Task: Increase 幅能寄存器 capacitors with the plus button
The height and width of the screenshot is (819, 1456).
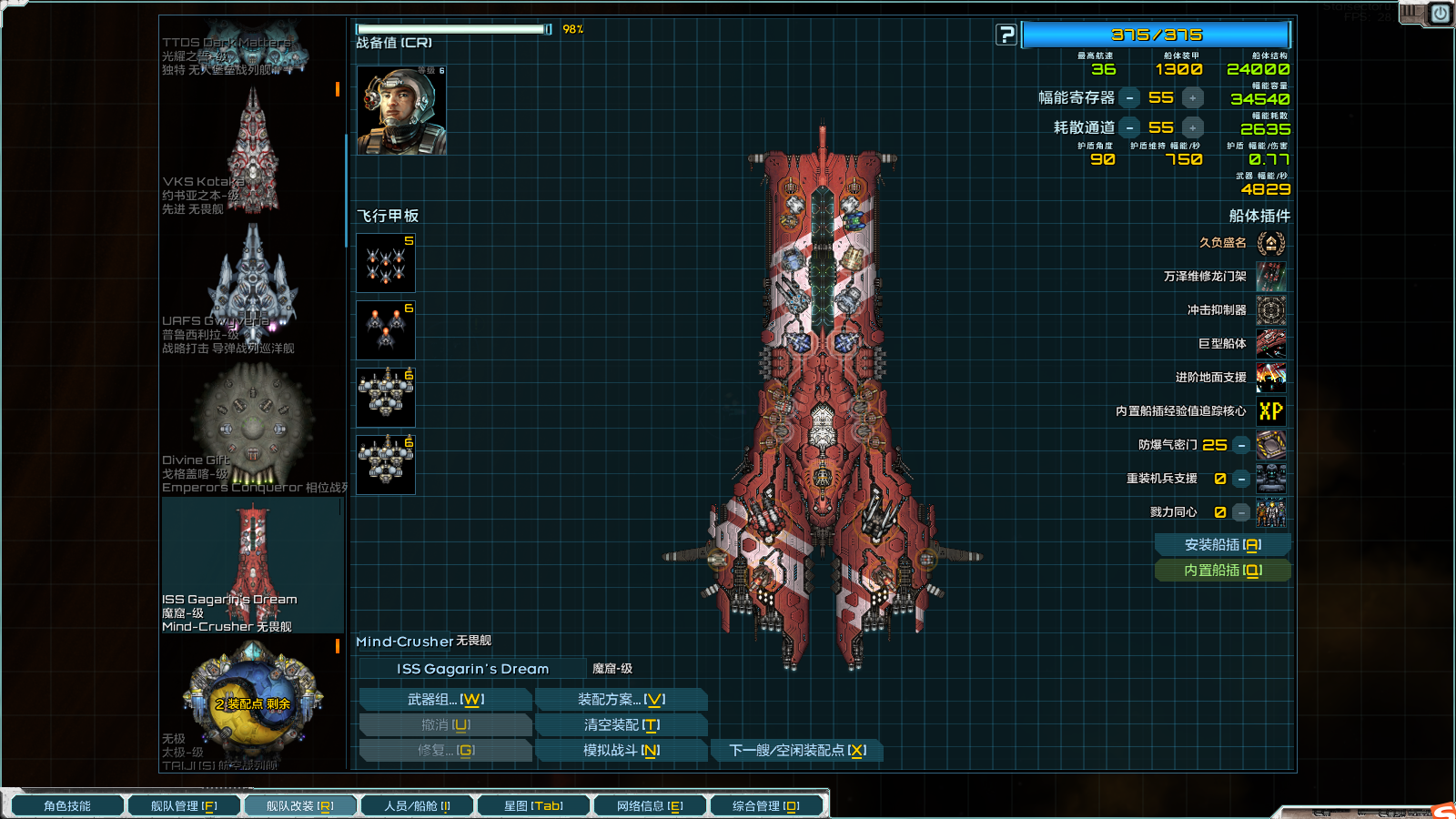Action: click(x=1192, y=98)
